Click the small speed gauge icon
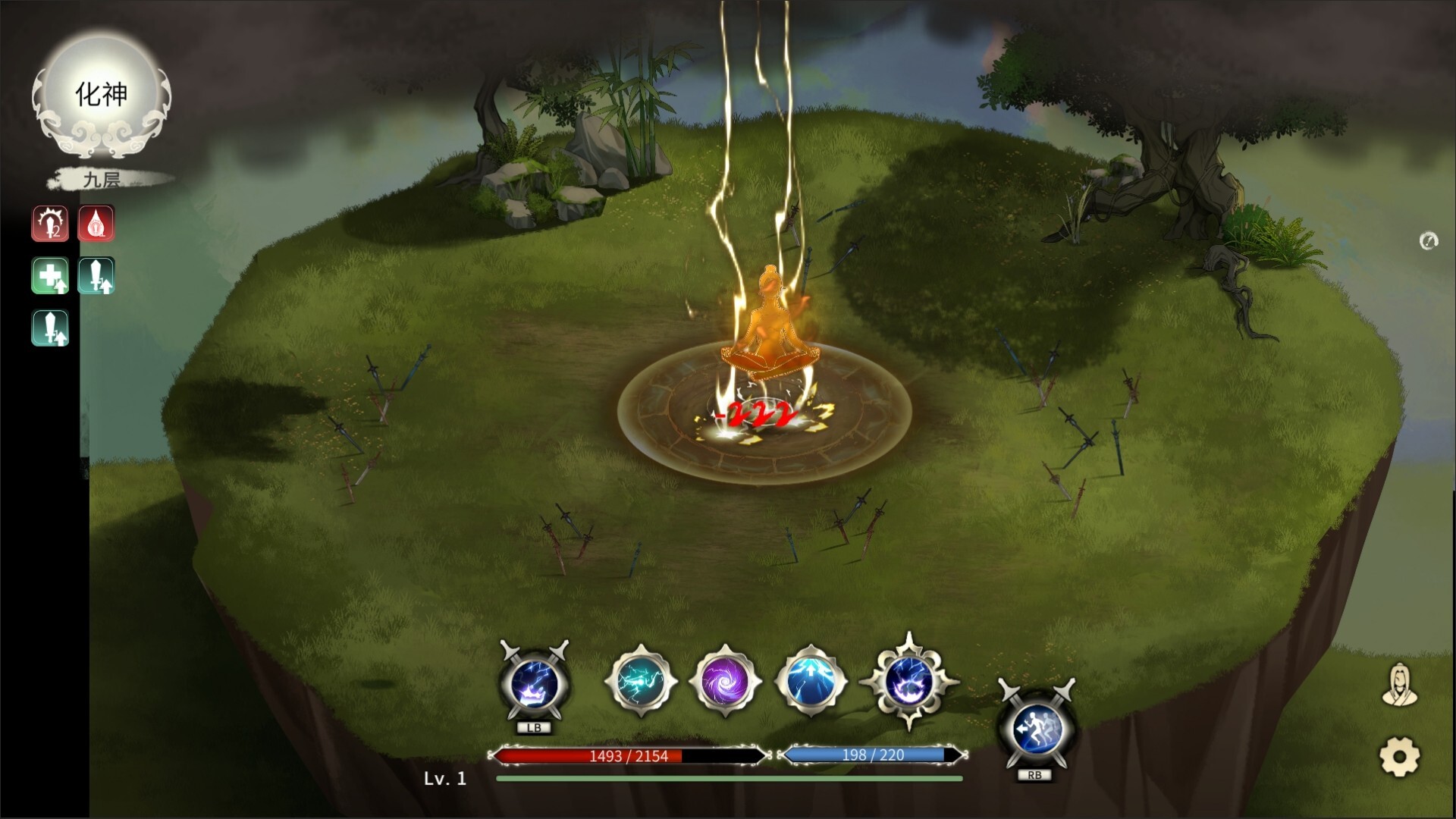 pyautogui.click(x=1429, y=241)
